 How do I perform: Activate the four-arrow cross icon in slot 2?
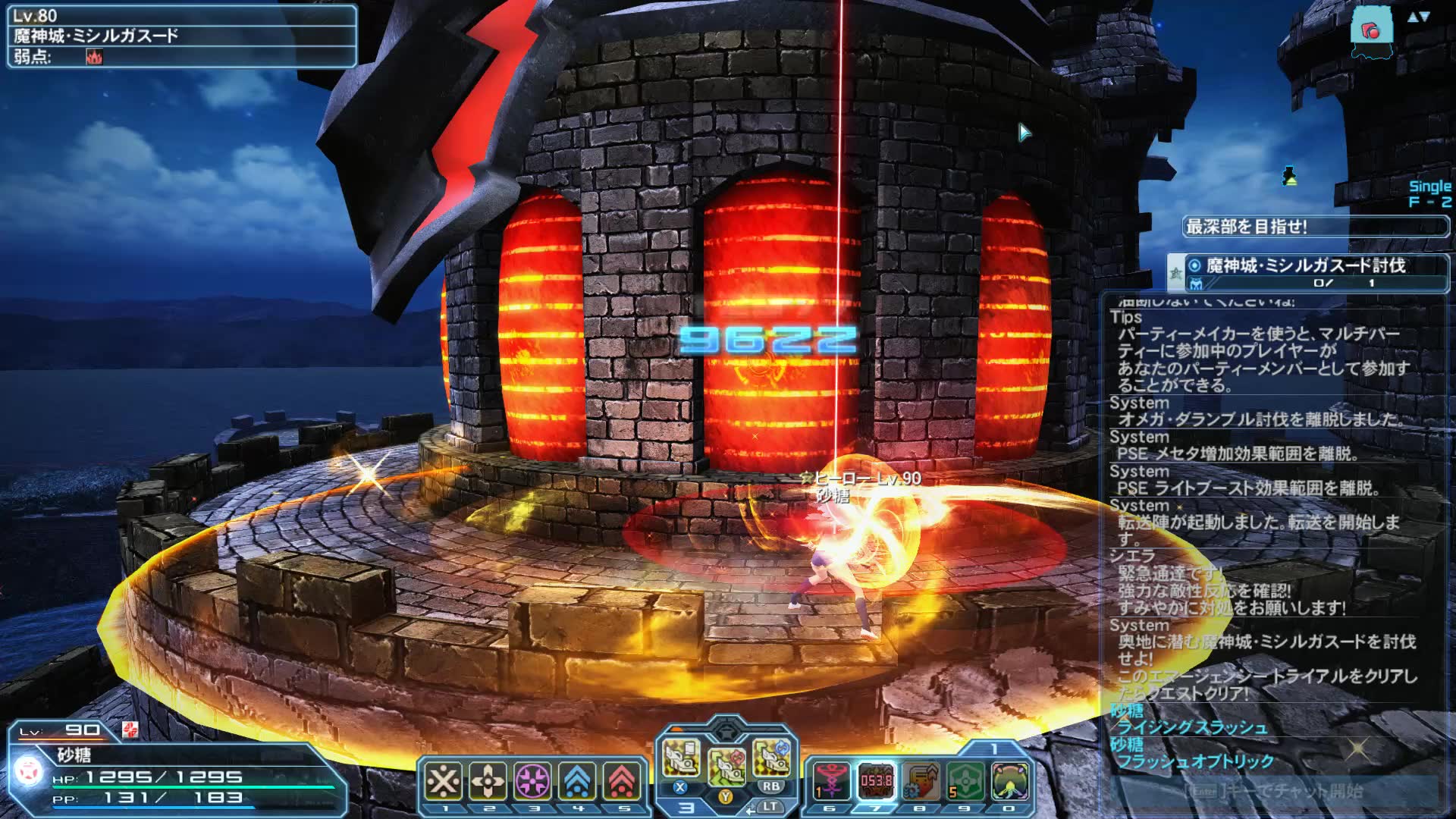[488, 780]
